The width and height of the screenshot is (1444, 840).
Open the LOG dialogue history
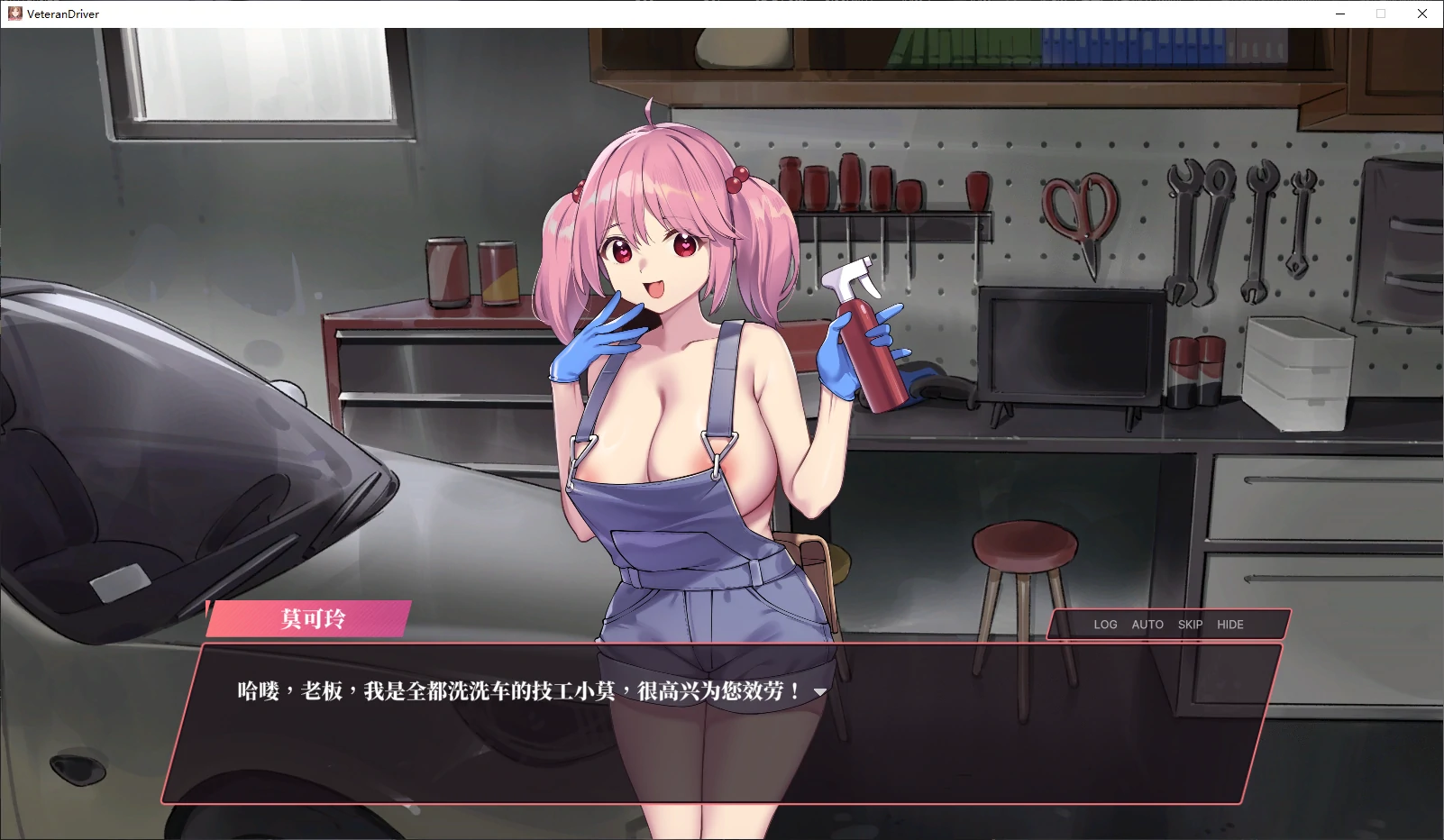pos(1106,624)
